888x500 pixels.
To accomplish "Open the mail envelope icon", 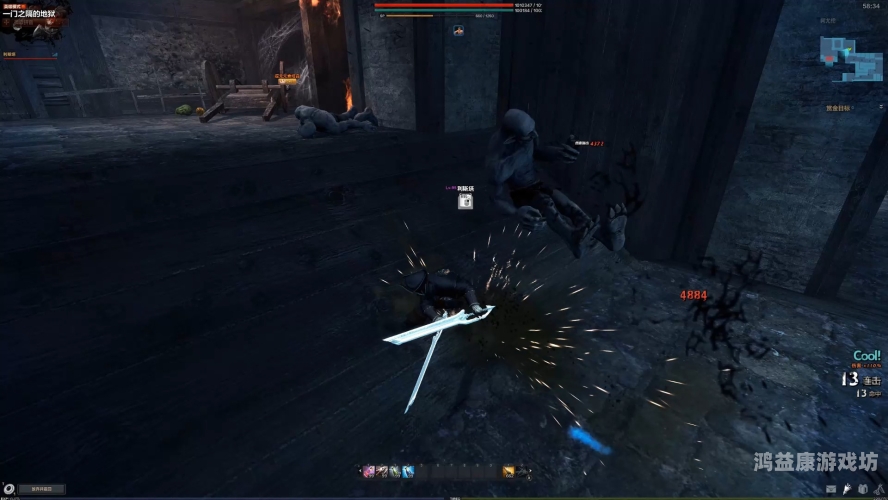I will tap(830, 487).
